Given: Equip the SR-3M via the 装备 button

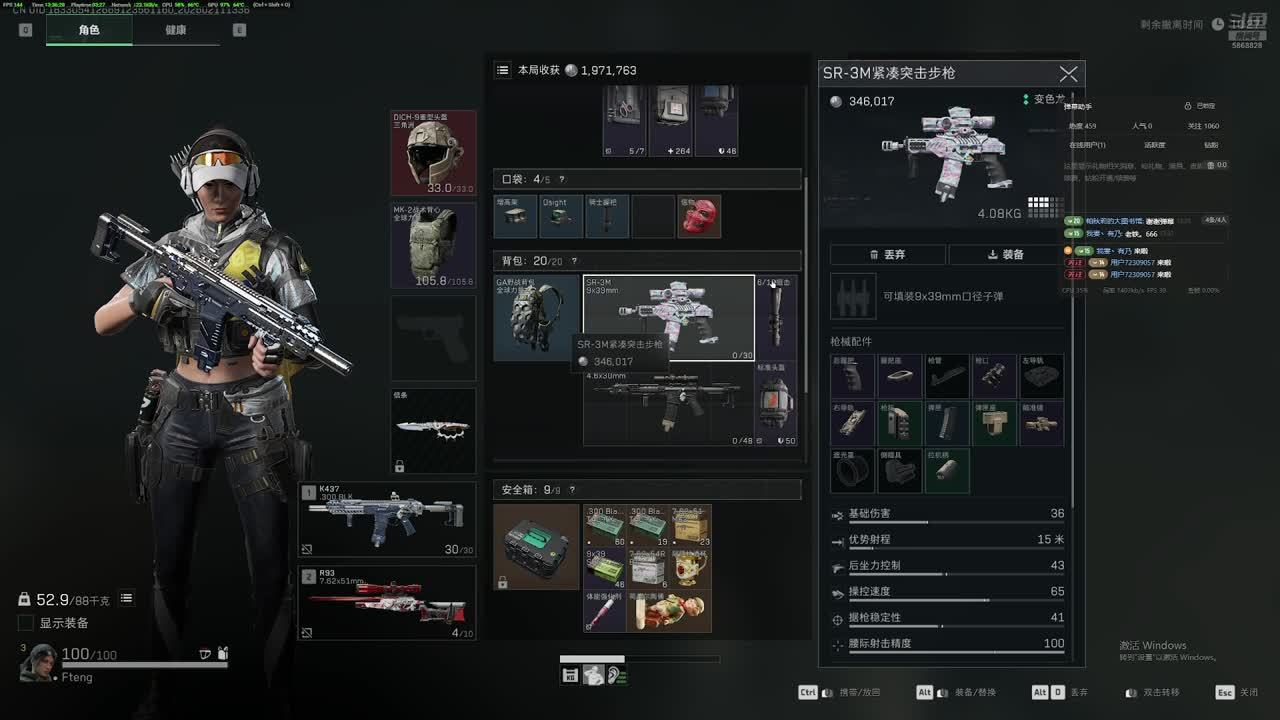Looking at the screenshot, I should [1005, 255].
